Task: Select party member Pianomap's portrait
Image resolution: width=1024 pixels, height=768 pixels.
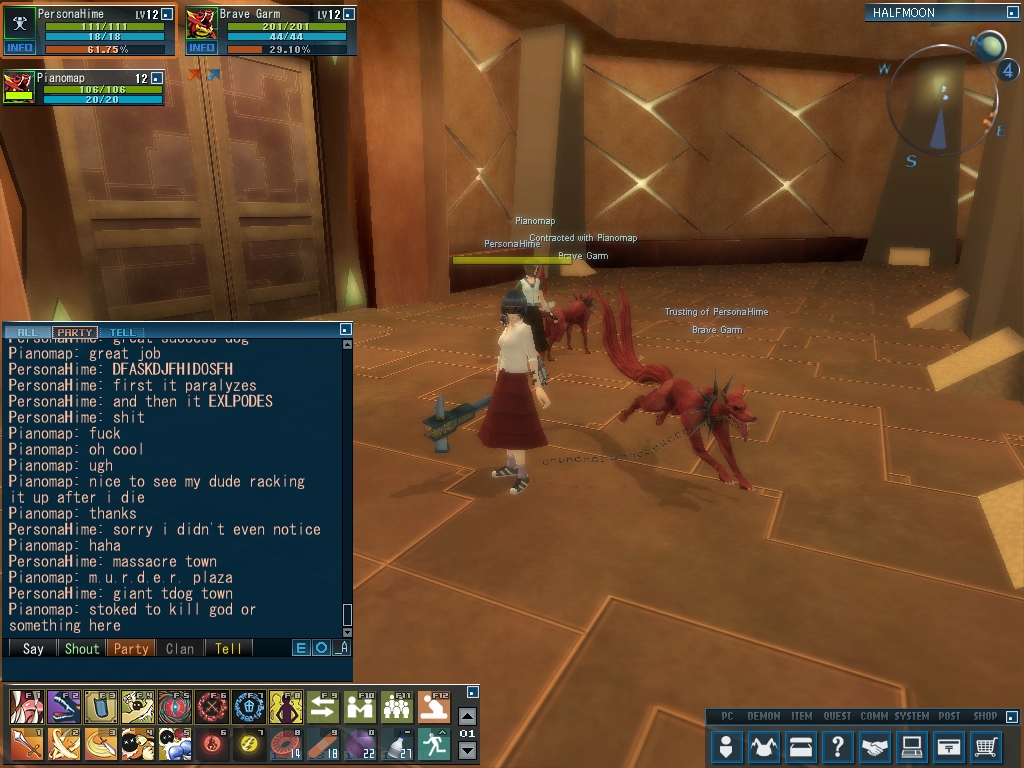Action: (18, 87)
